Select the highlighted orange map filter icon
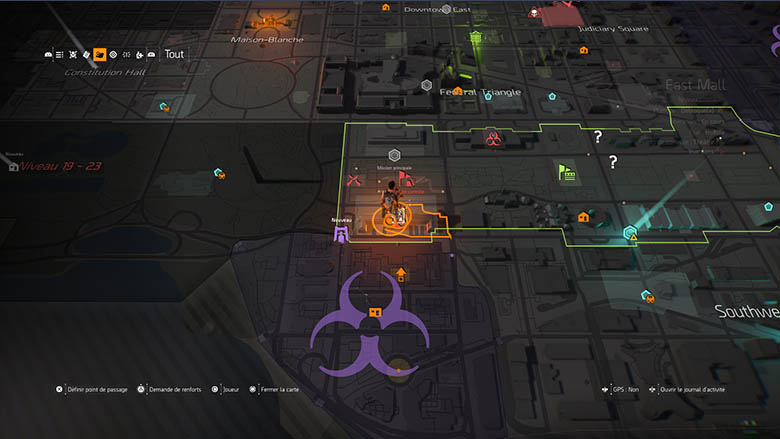This screenshot has width=780, height=439. 100,54
